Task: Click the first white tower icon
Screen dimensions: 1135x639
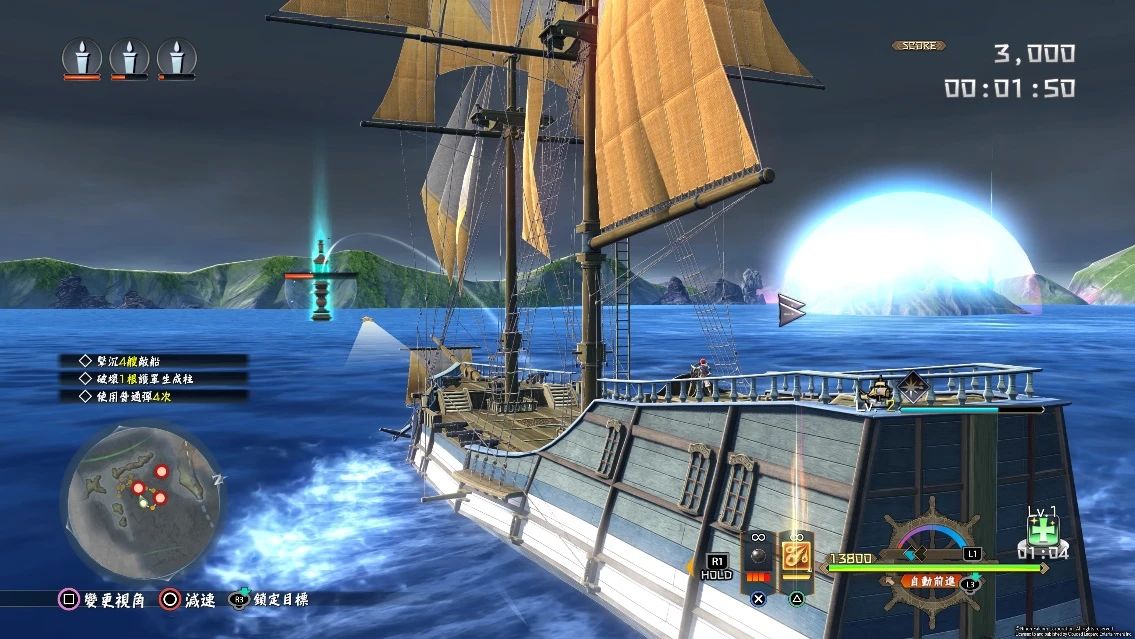Action: point(82,57)
